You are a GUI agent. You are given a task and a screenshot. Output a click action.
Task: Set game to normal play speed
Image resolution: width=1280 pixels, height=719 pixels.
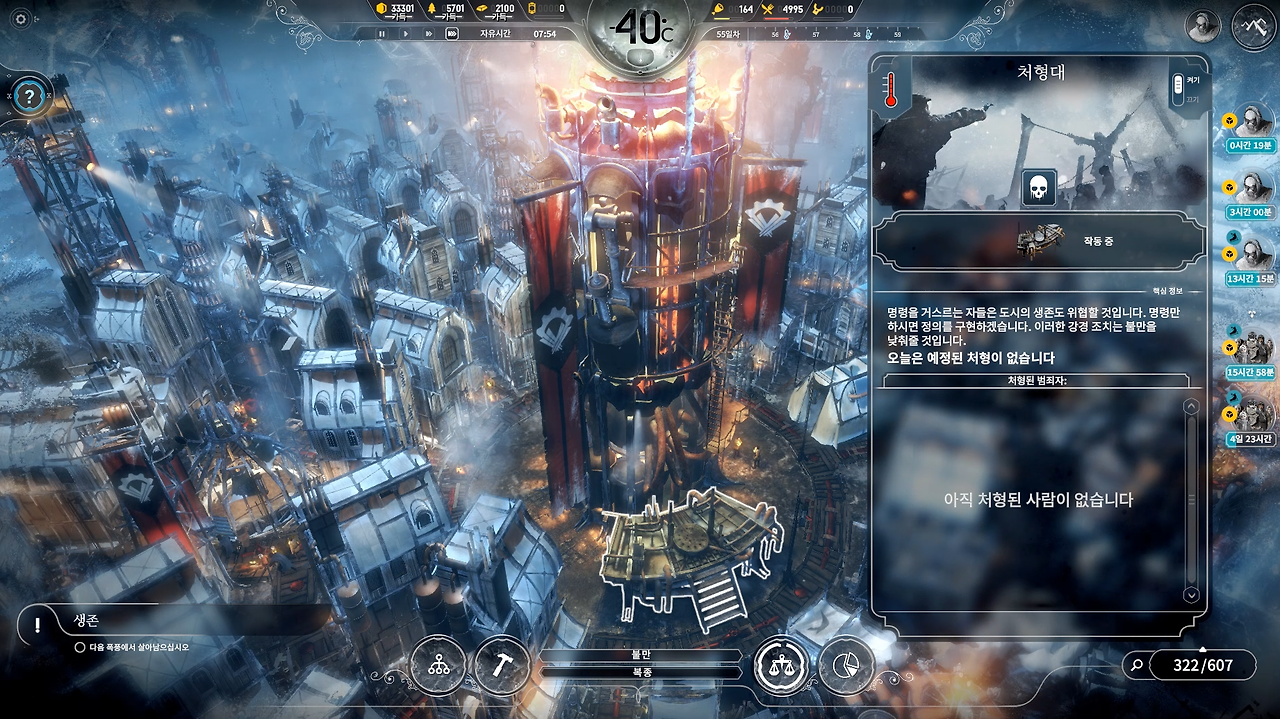[405, 34]
